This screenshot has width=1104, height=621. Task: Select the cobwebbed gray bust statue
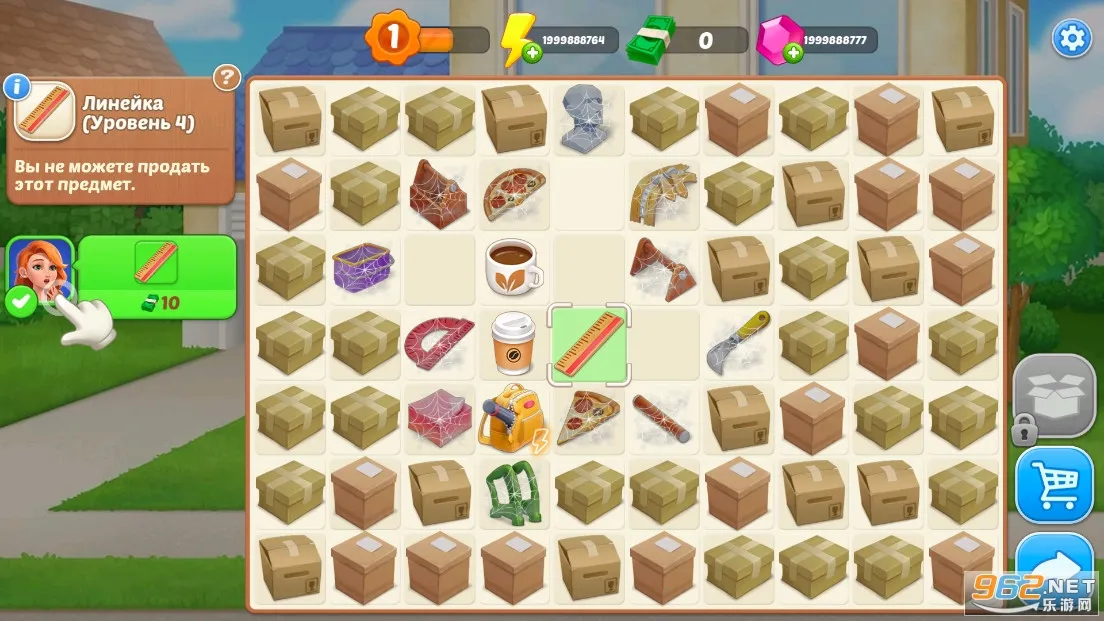pos(588,118)
